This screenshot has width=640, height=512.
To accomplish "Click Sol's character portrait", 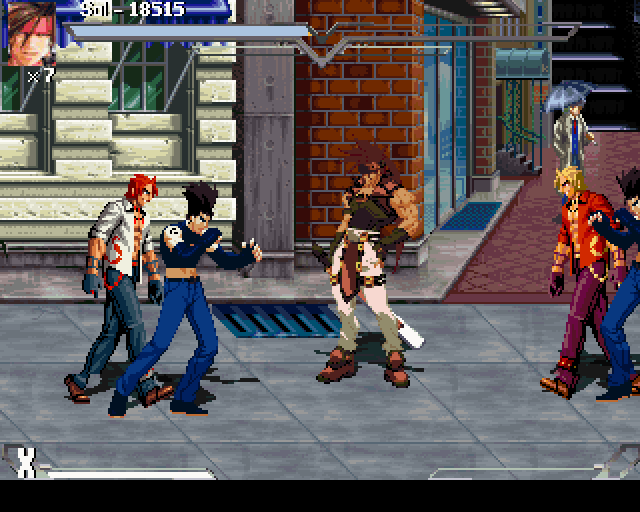I will coord(31,34).
